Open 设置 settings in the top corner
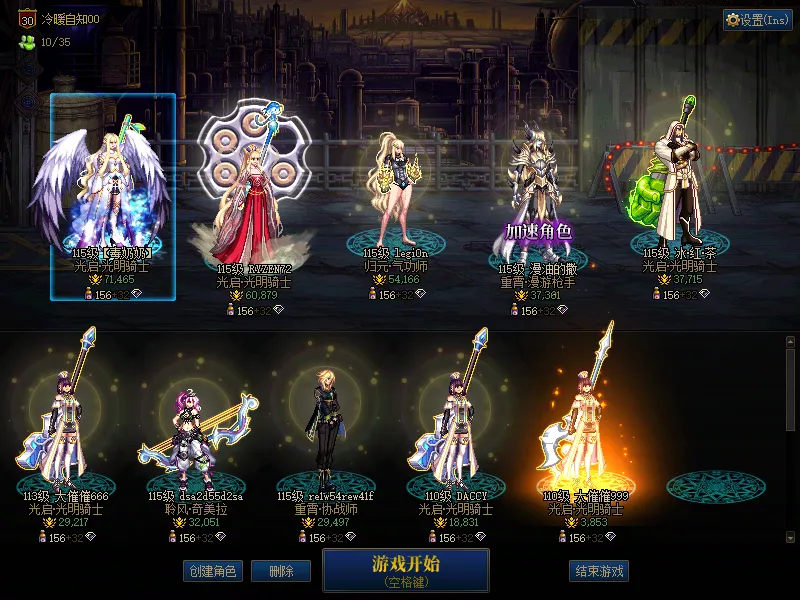800x600 pixels. pyautogui.click(x=757, y=20)
